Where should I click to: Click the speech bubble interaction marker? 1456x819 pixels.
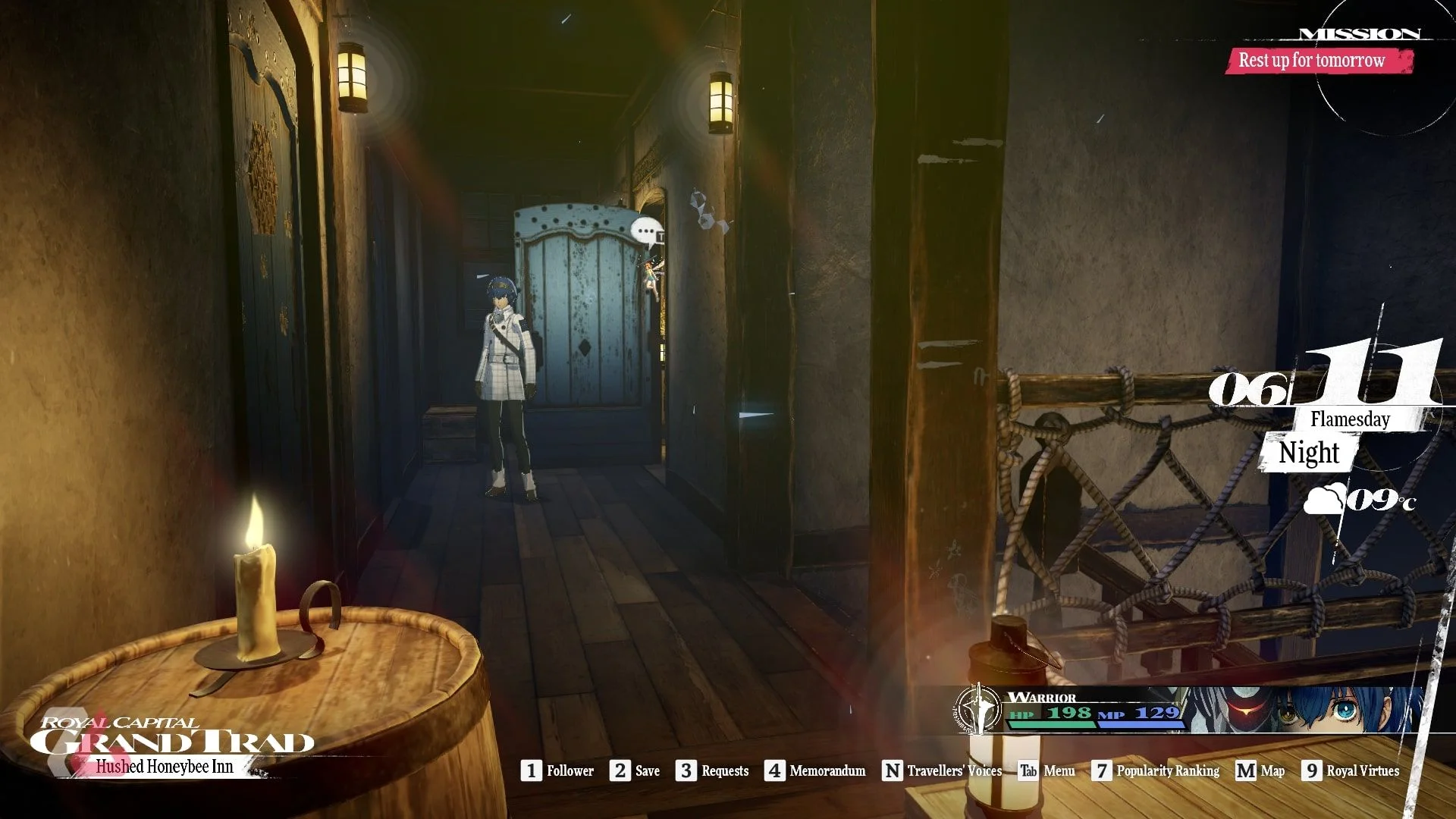point(646,231)
